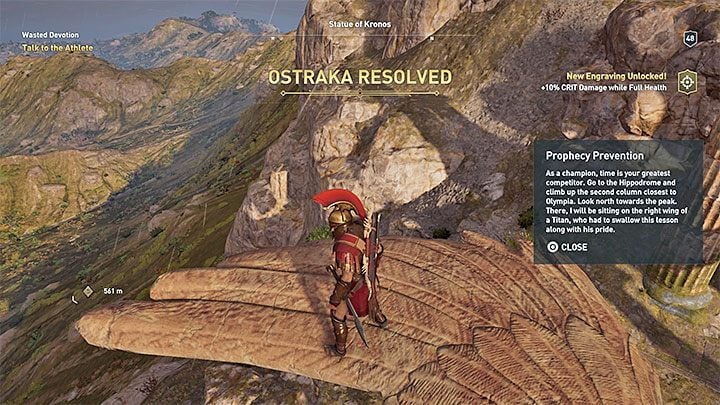Open the Wasted Devotion quest tracker
This screenshot has width=720, height=405.
50,34
